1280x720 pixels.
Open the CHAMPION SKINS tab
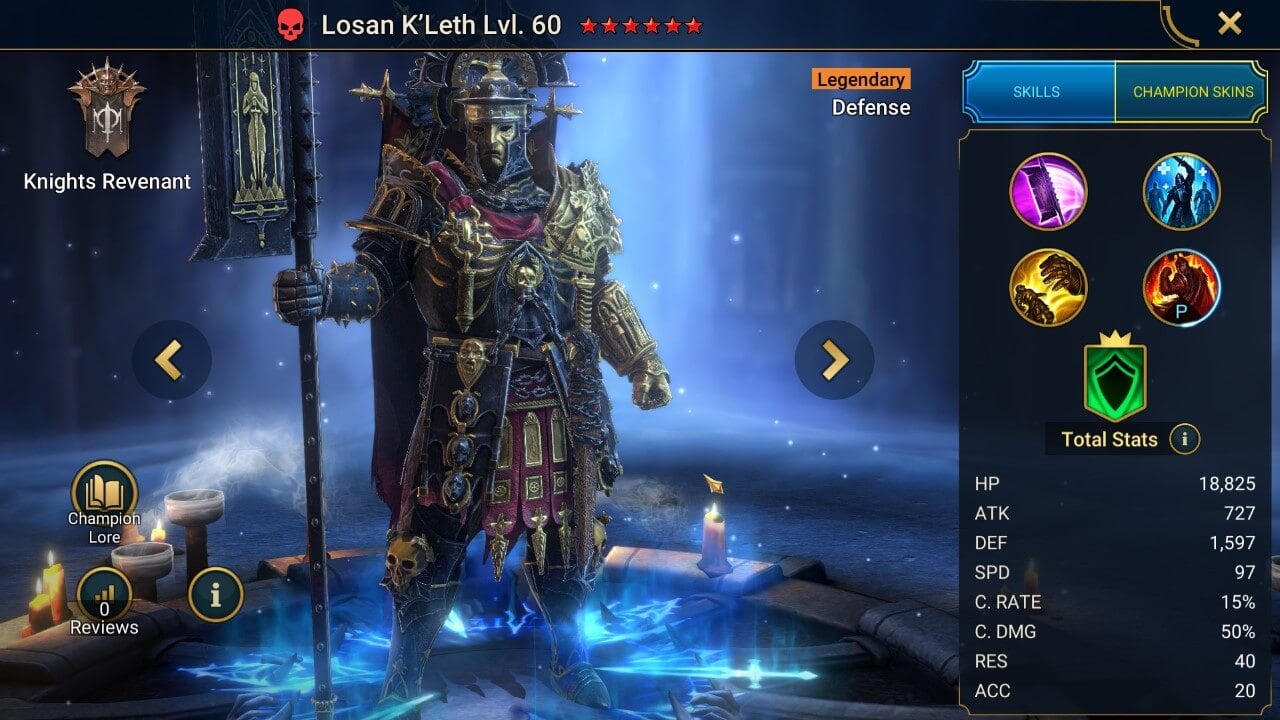point(1192,91)
